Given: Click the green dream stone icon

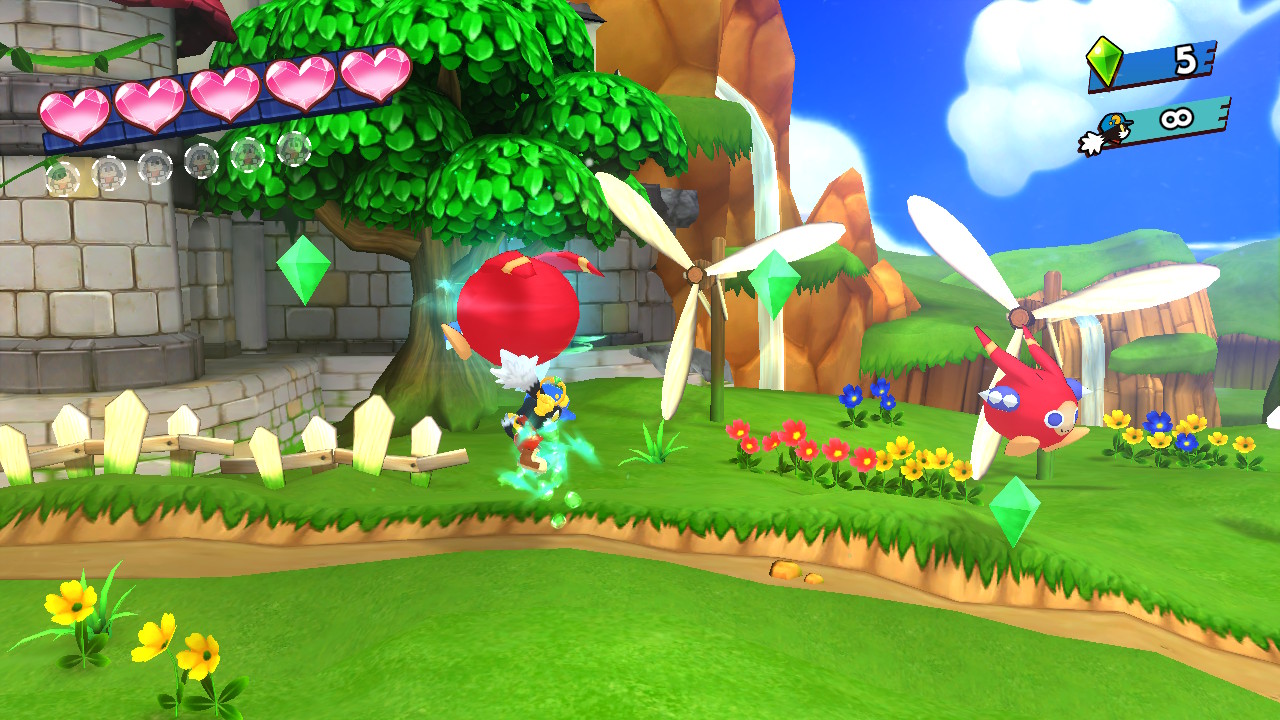Looking at the screenshot, I should [x=1105, y=61].
